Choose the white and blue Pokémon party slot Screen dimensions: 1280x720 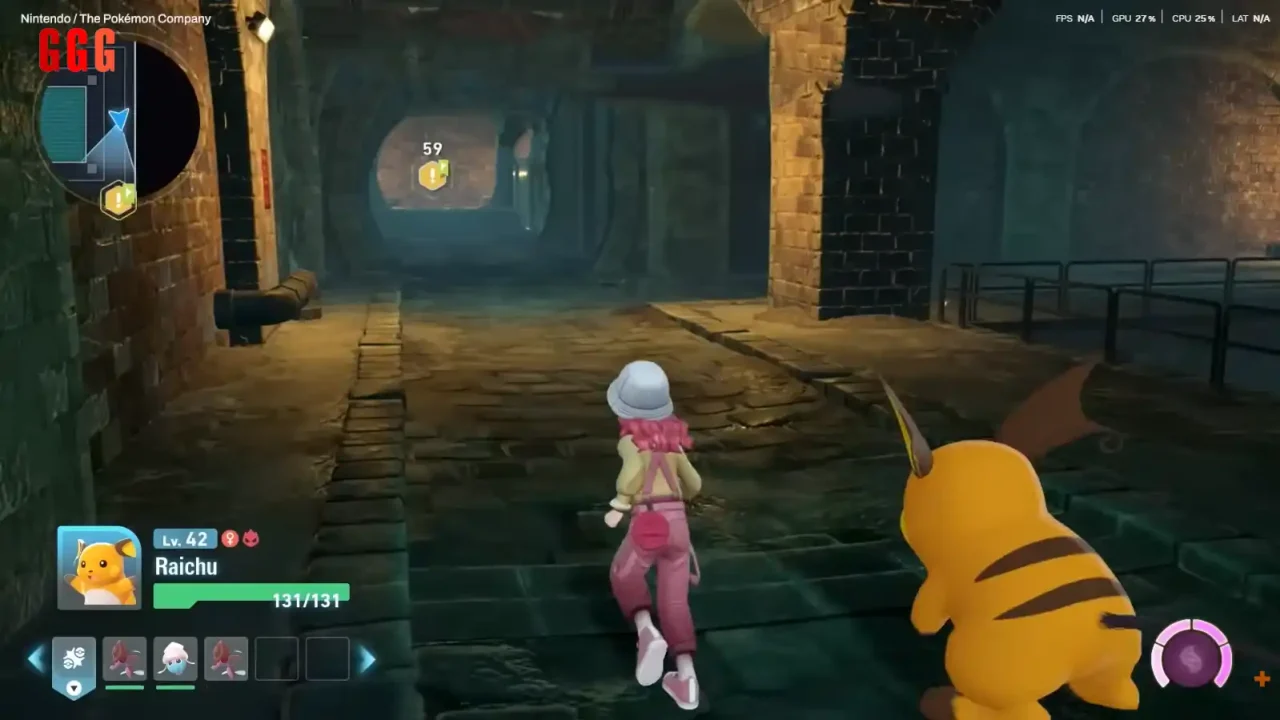[176, 659]
